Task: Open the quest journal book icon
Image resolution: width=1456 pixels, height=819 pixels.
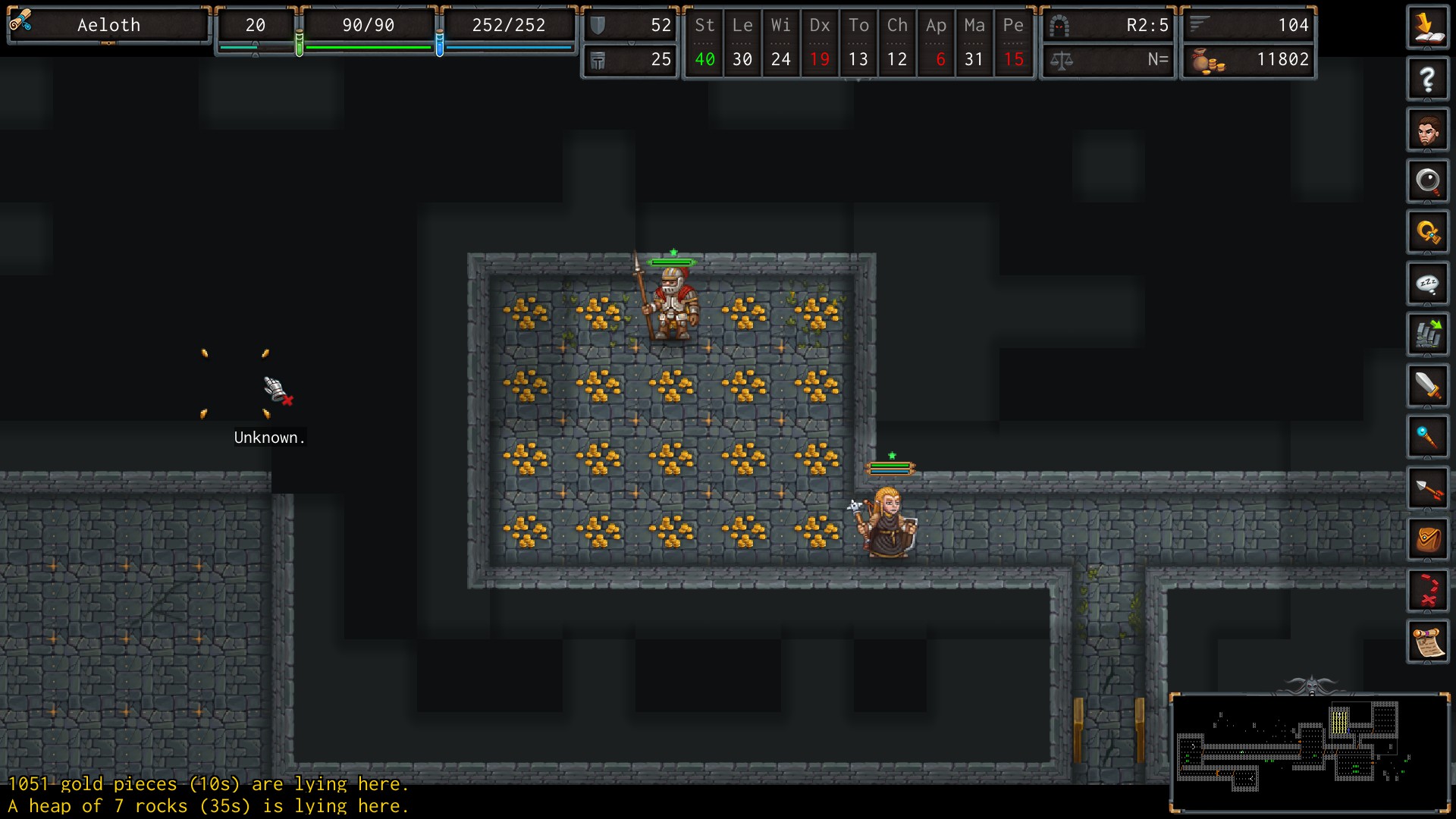Action: point(1427,27)
